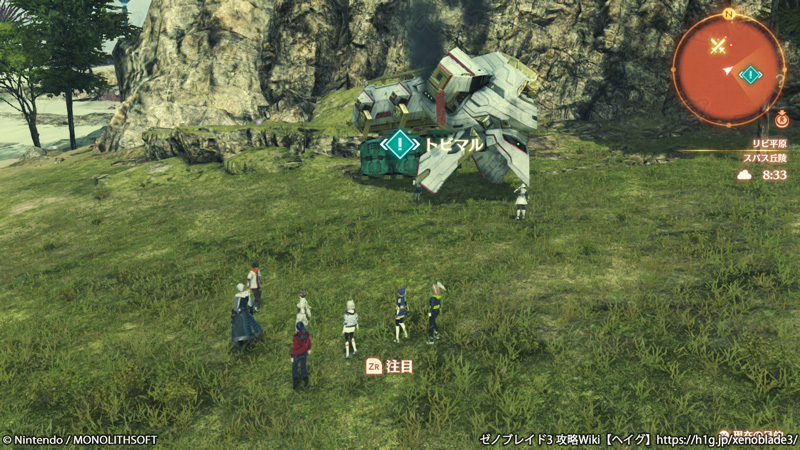This screenshot has height=450, width=800.
Task: Click the small round medal icon below the minimap
Action: [x=781, y=120]
